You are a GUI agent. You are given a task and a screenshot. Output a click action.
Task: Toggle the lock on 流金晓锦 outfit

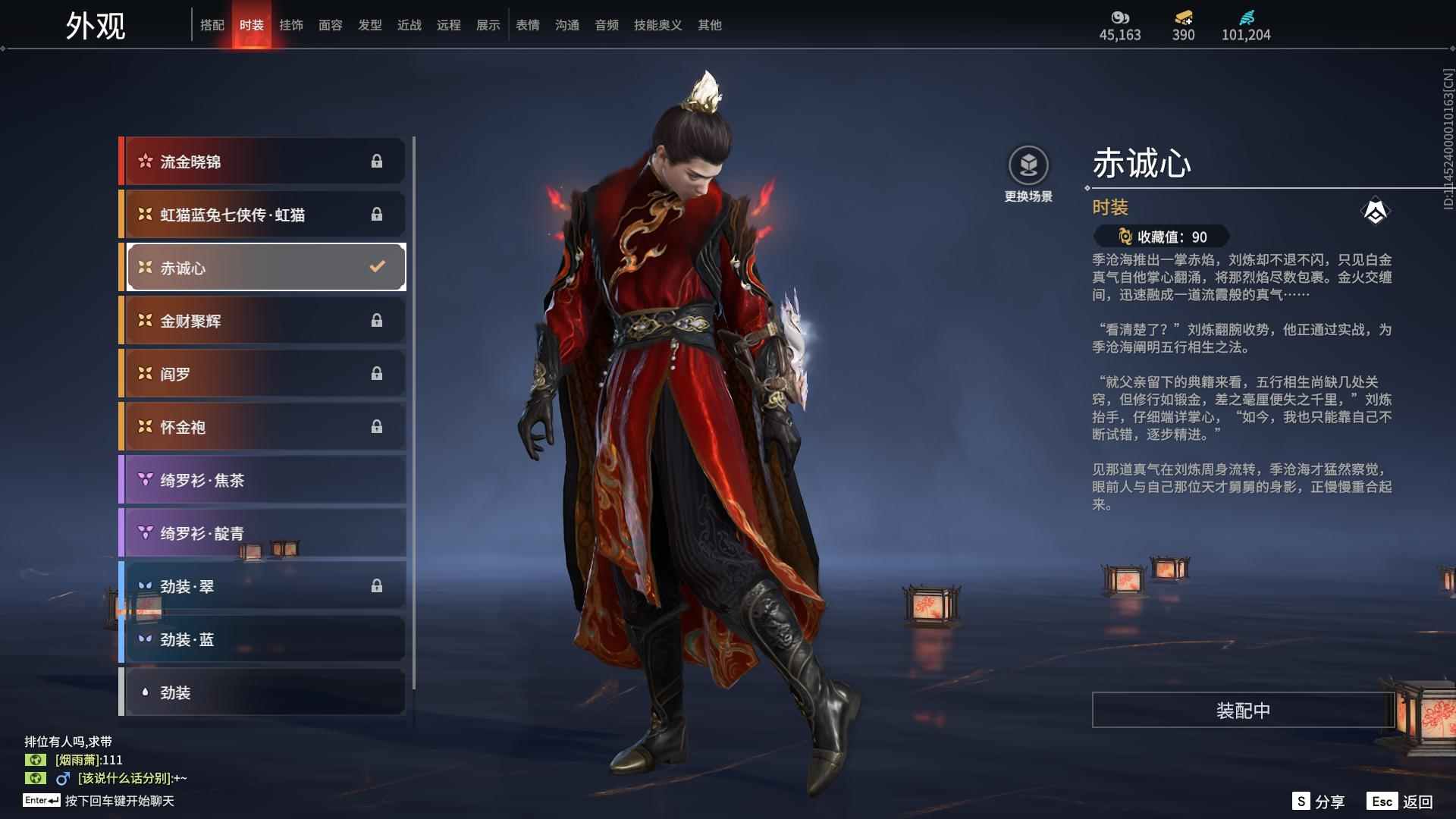pos(378,161)
